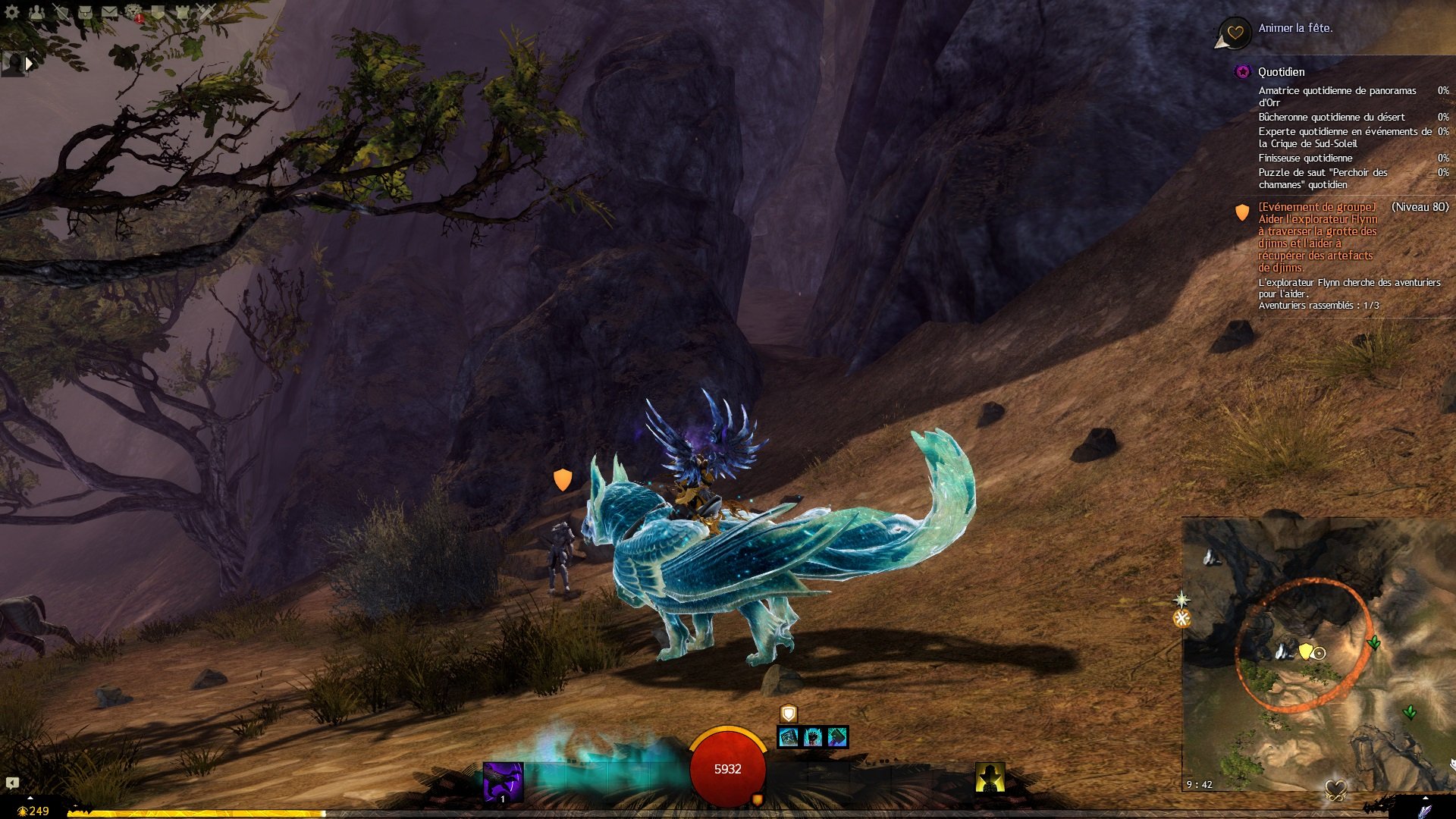Image resolution: width=1456 pixels, height=819 pixels.
Task: Open the inventory bag icon
Action: click(x=86, y=12)
